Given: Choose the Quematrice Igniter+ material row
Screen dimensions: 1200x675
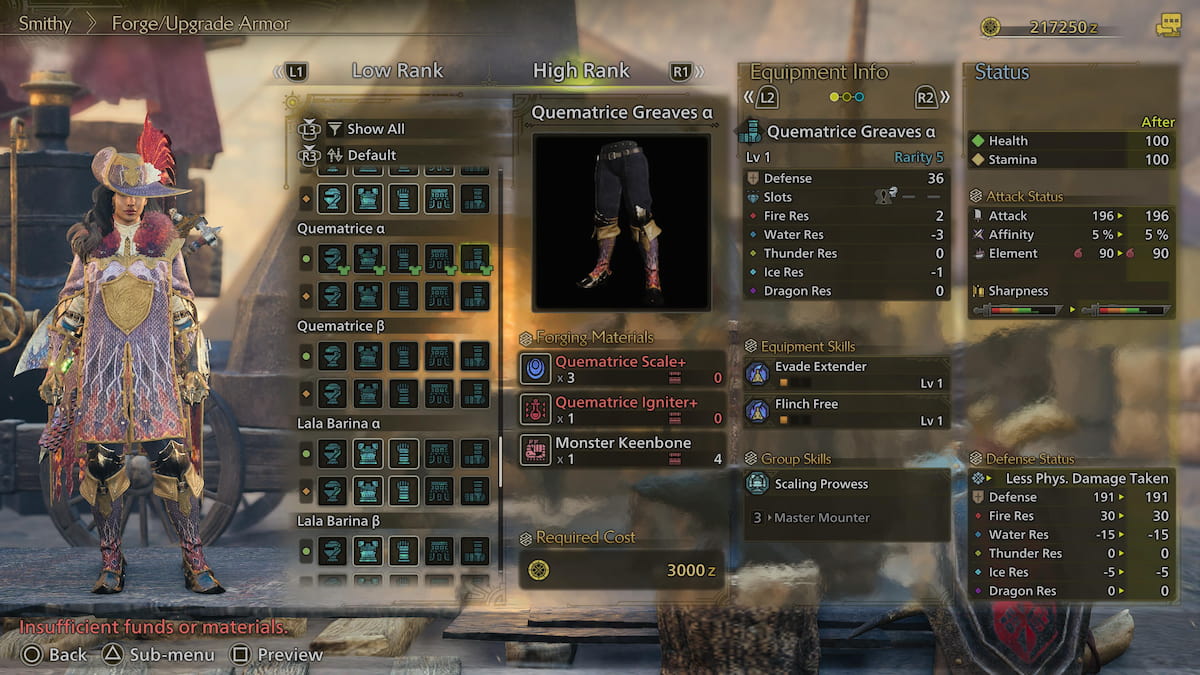Looking at the screenshot, I should coord(622,409).
